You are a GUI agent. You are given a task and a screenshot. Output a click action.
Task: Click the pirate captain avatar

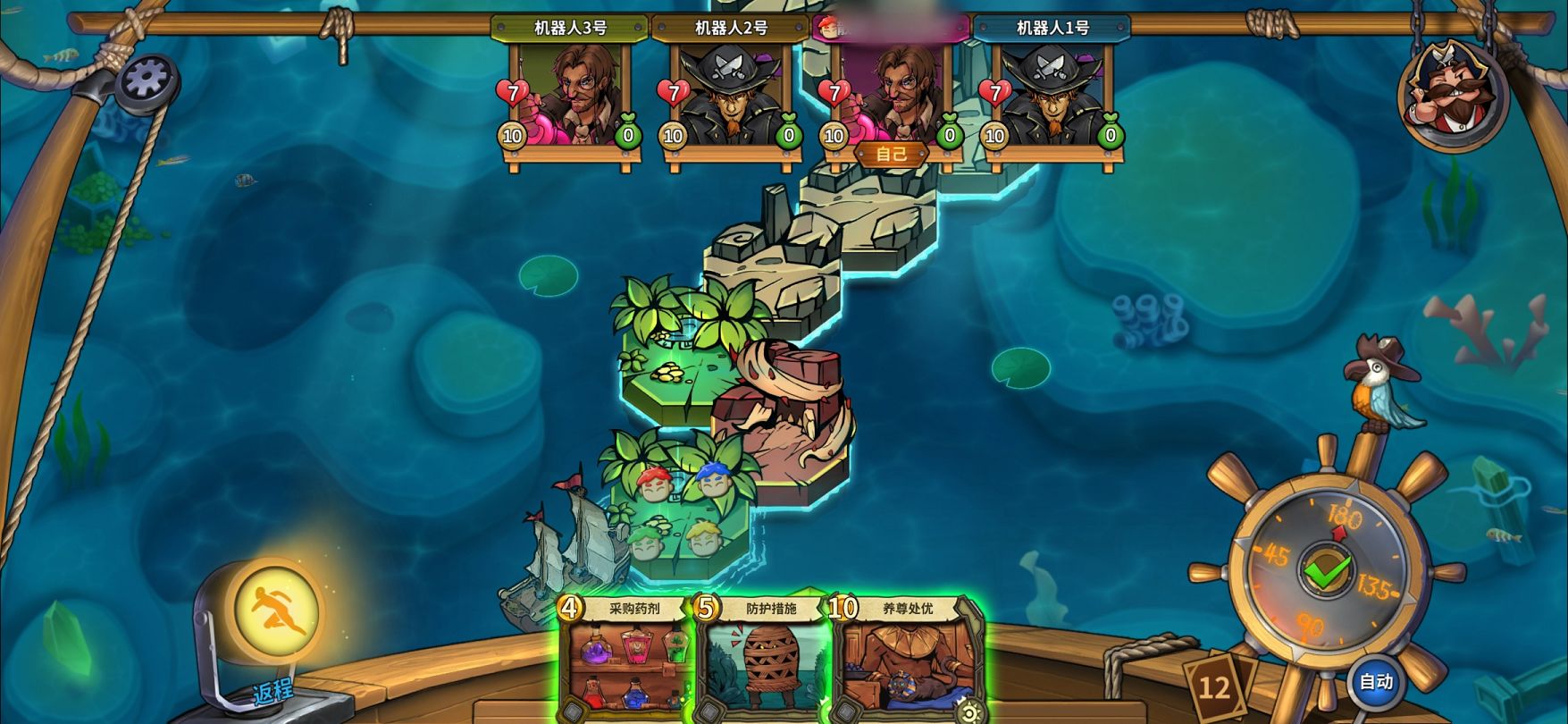pyautogui.click(x=1454, y=94)
